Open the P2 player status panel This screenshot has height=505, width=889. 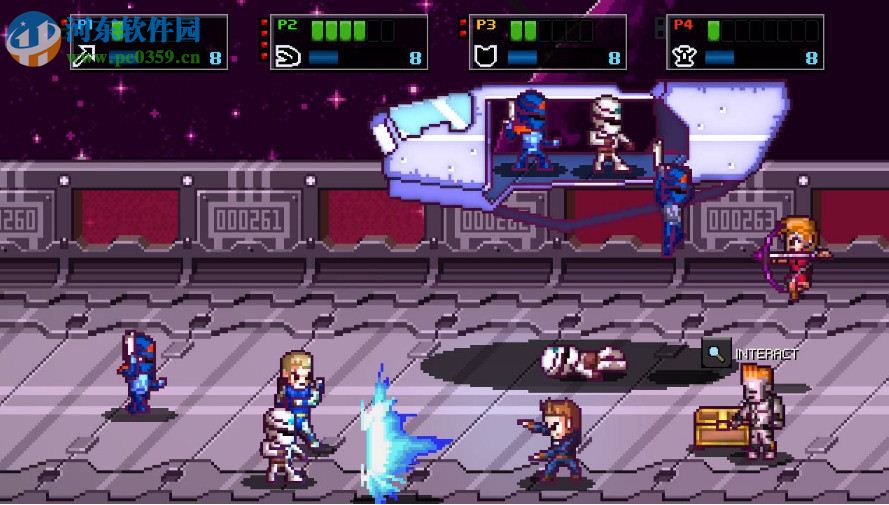[349, 42]
